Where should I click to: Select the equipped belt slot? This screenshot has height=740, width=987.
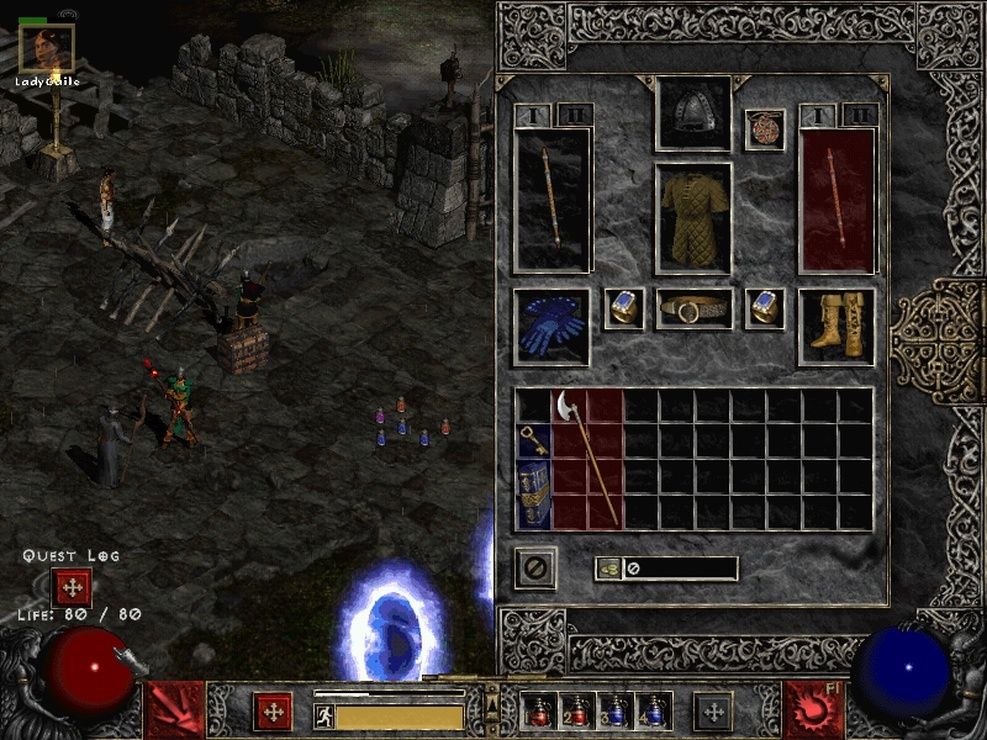coord(693,309)
